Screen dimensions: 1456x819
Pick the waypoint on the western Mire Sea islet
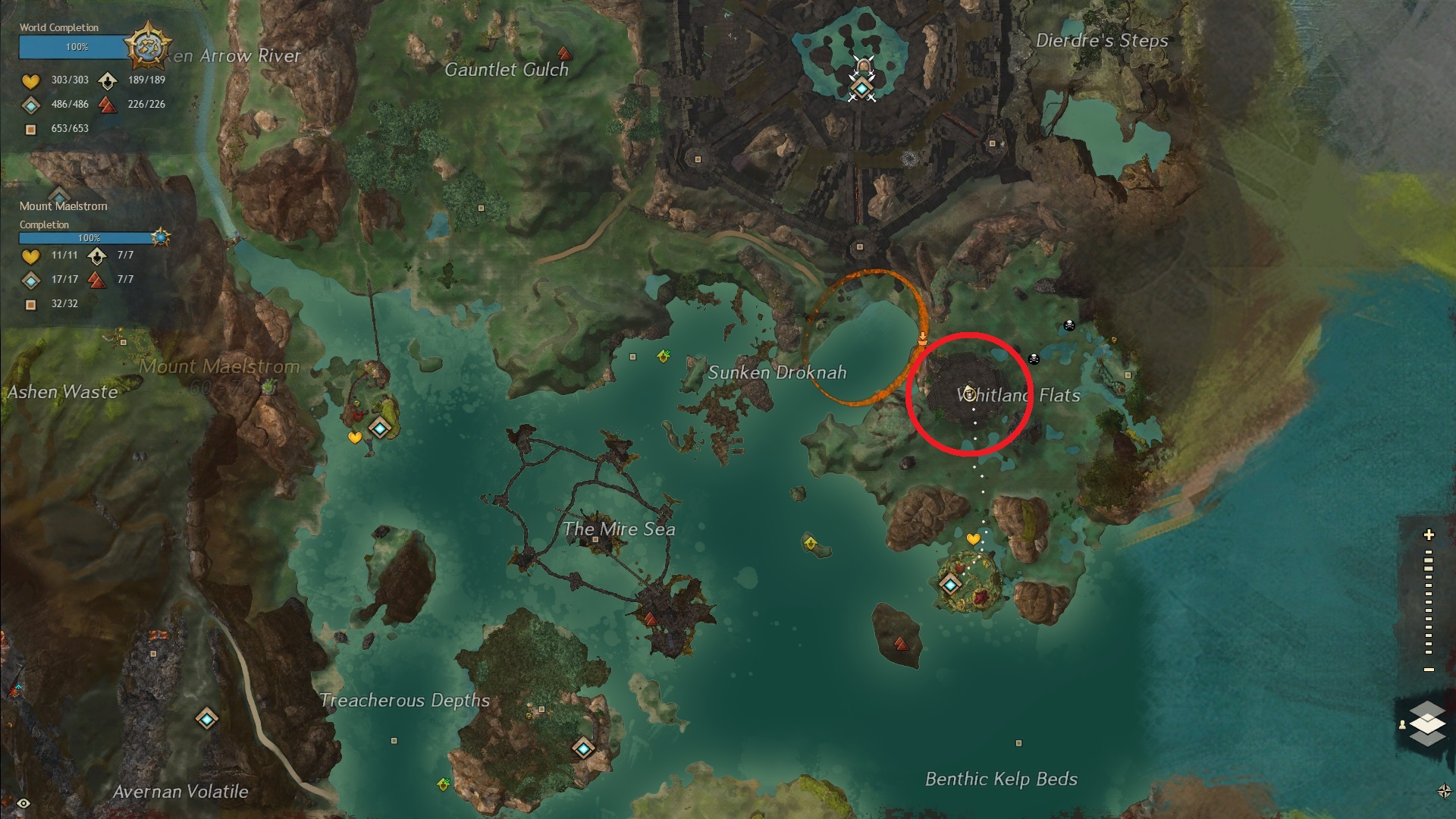point(380,428)
